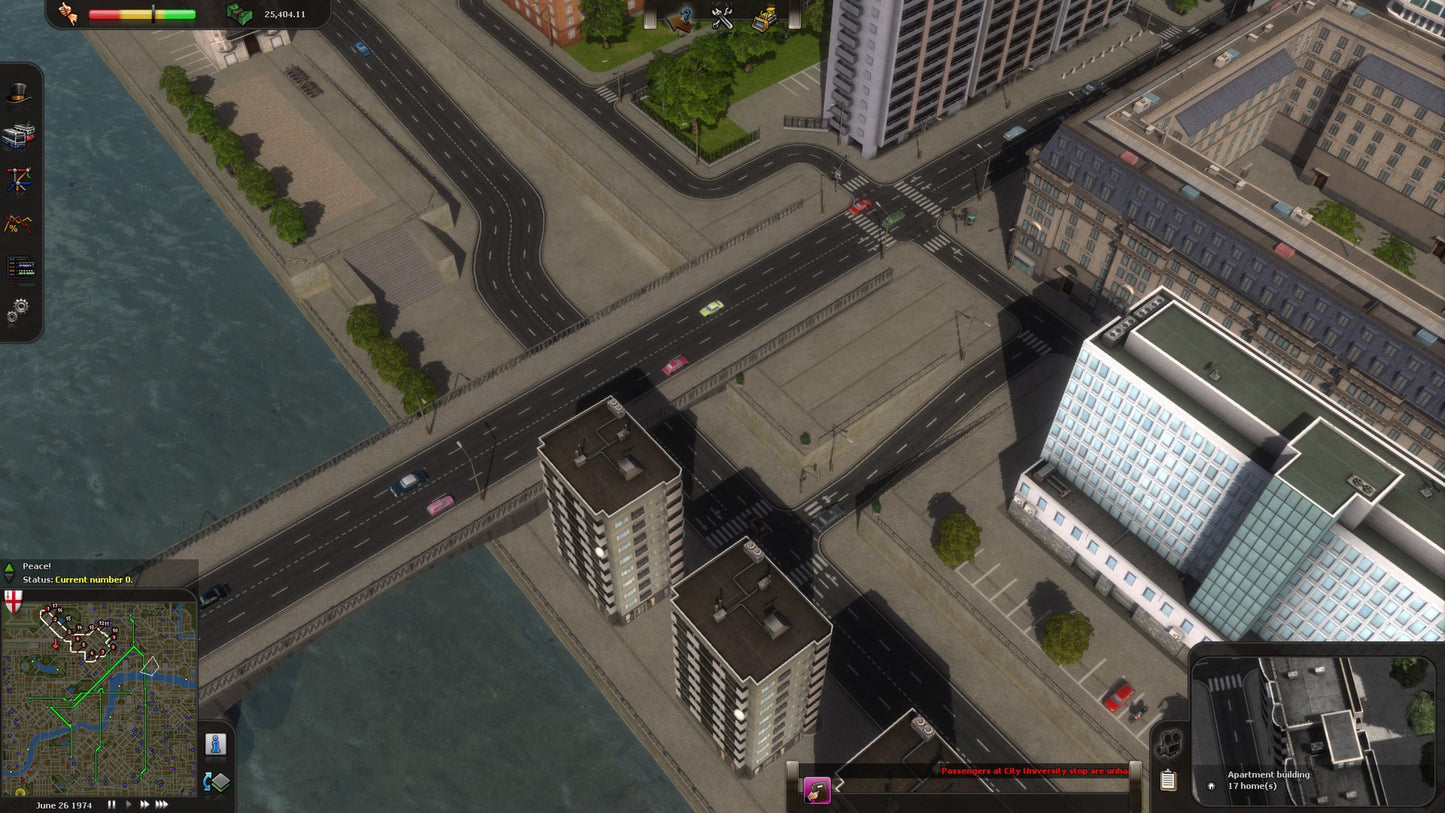The image size is (1445, 813).
Task: Pause the simulation with the pause button
Action: [x=111, y=804]
